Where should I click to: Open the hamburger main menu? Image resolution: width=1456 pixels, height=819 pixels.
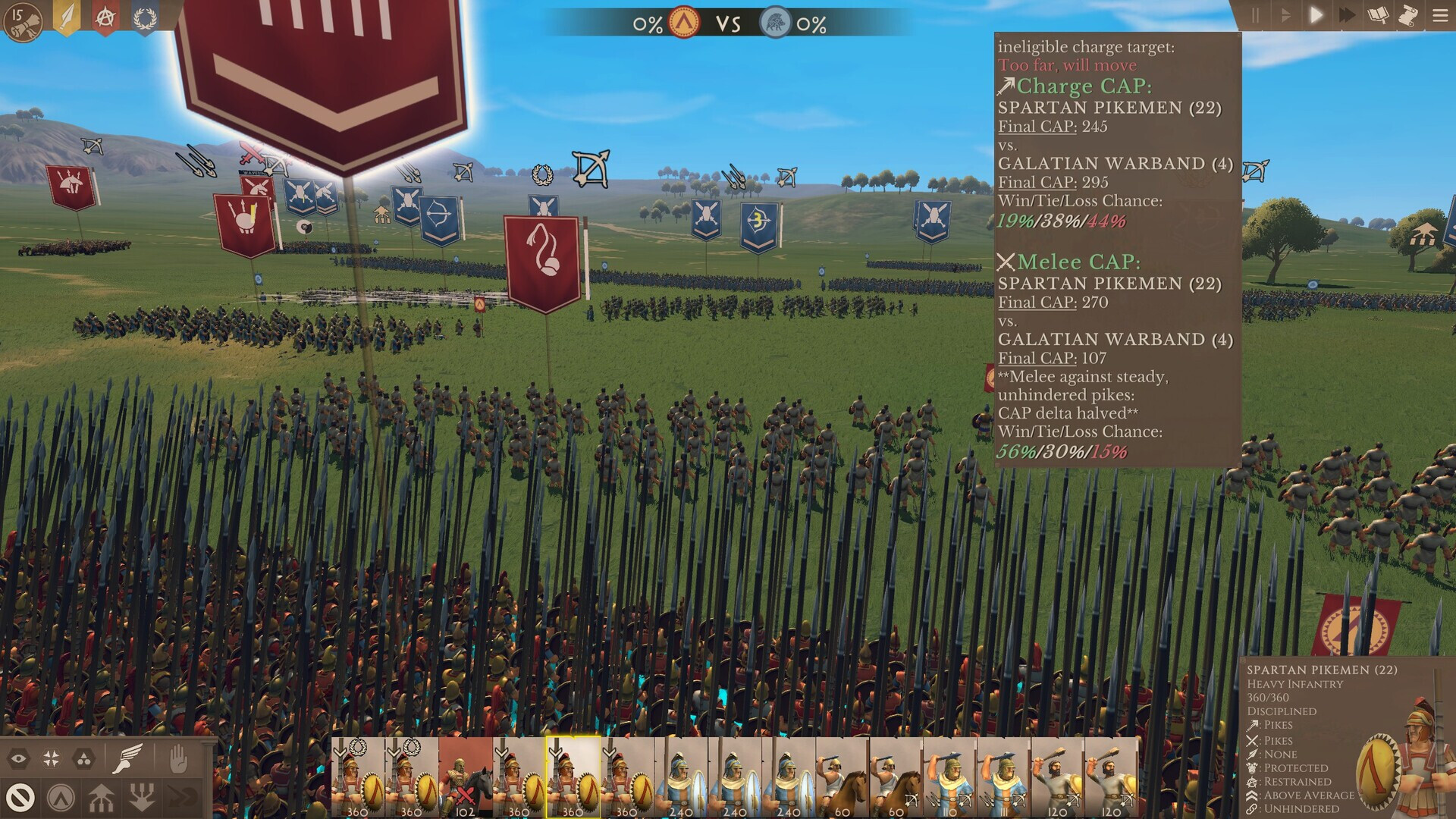pos(1440,15)
